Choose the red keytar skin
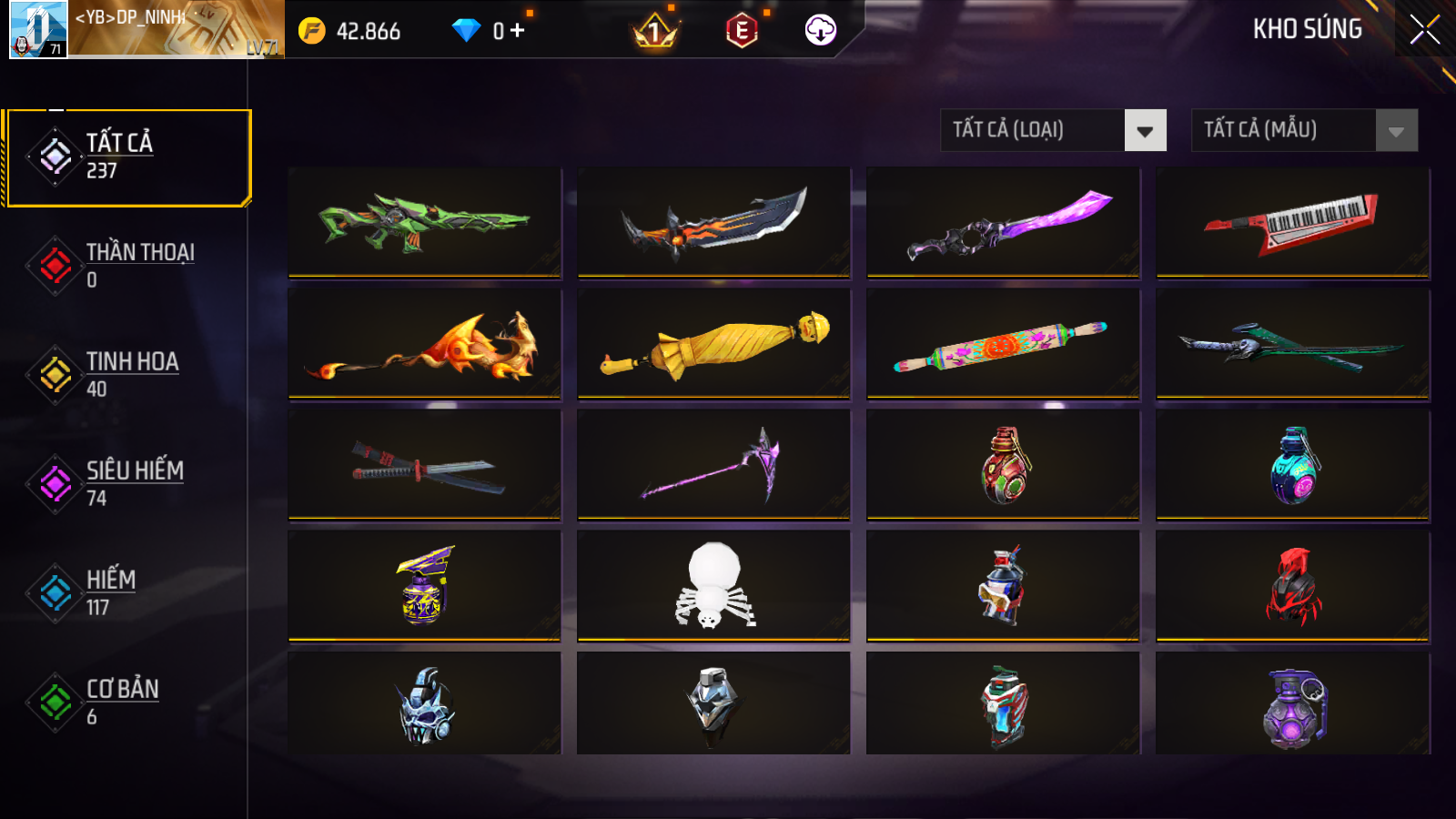The height and width of the screenshot is (819, 1456). click(x=1292, y=221)
